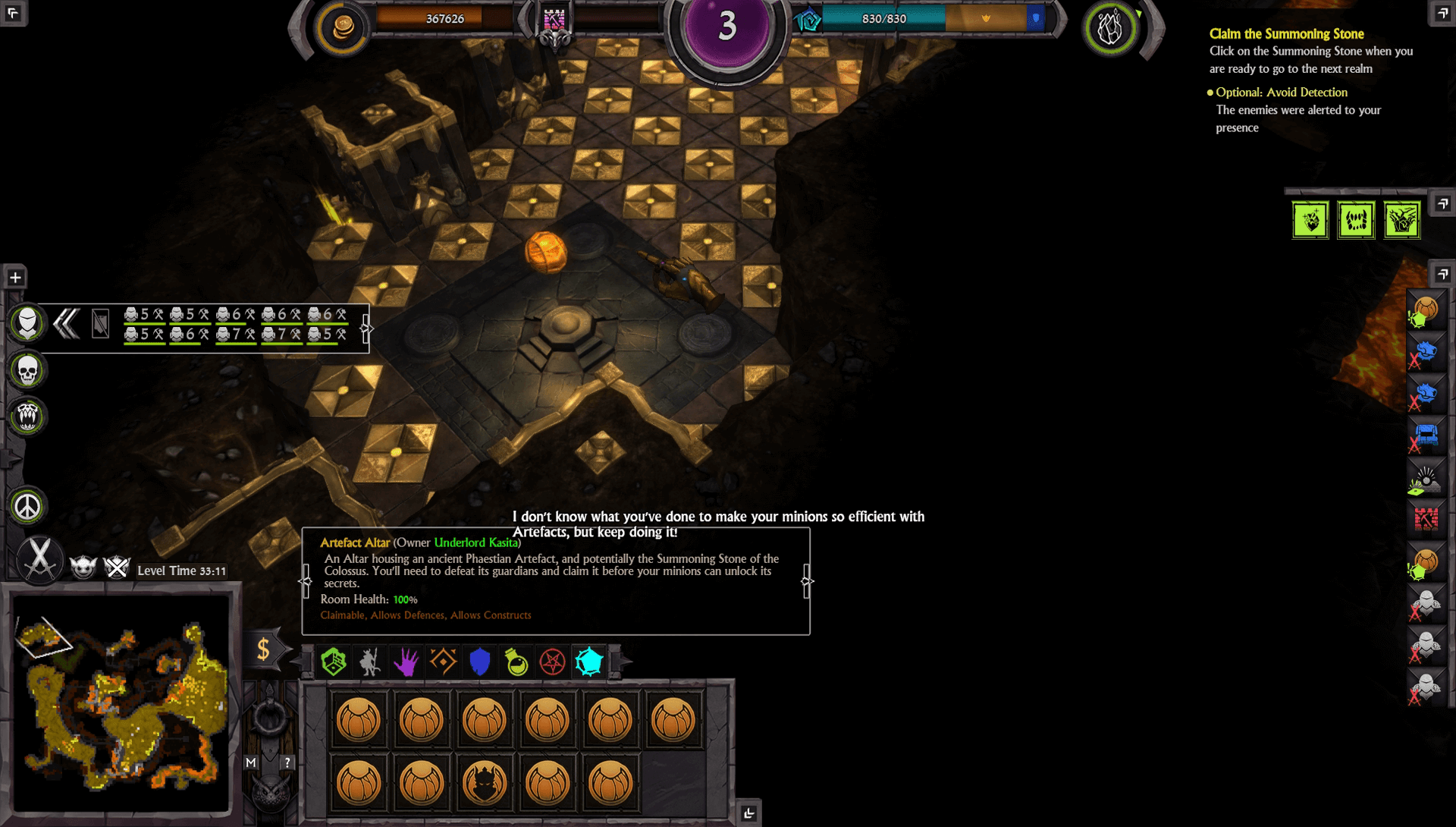Click the plus button above the worker list
Screen dimensions: 1456x827
tap(15, 278)
